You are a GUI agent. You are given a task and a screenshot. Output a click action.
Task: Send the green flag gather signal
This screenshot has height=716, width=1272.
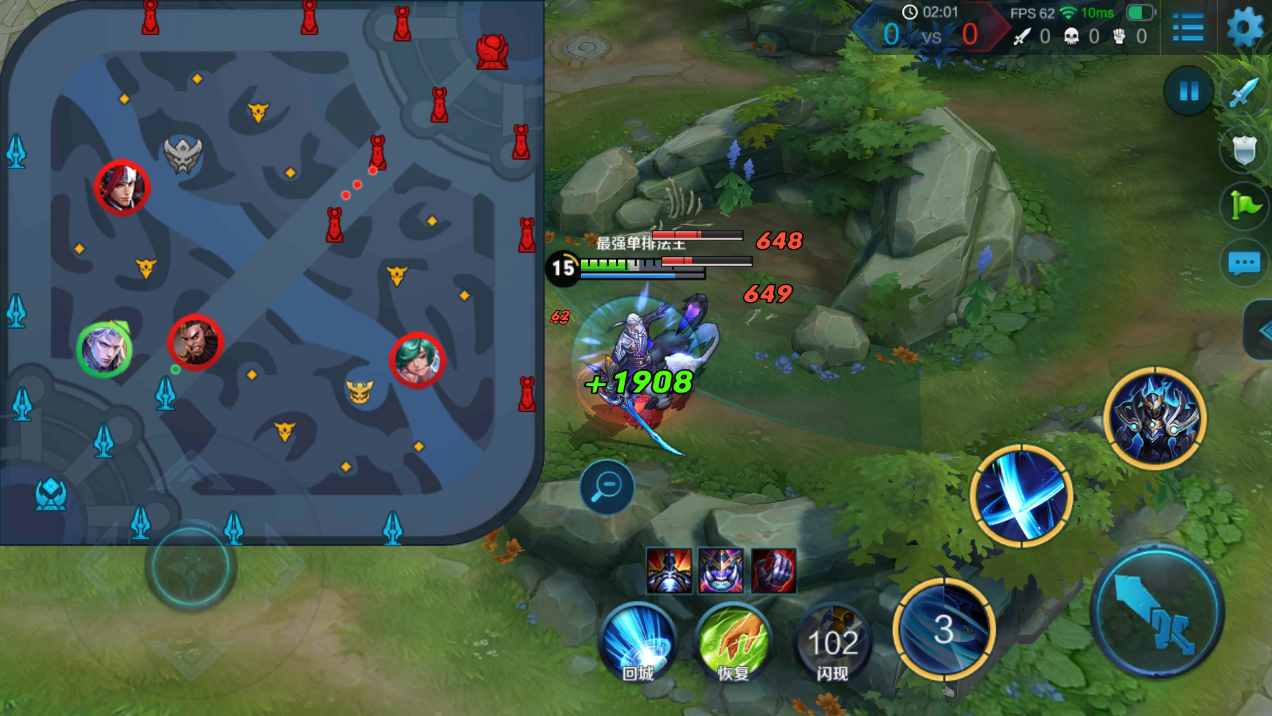[1243, 206]
